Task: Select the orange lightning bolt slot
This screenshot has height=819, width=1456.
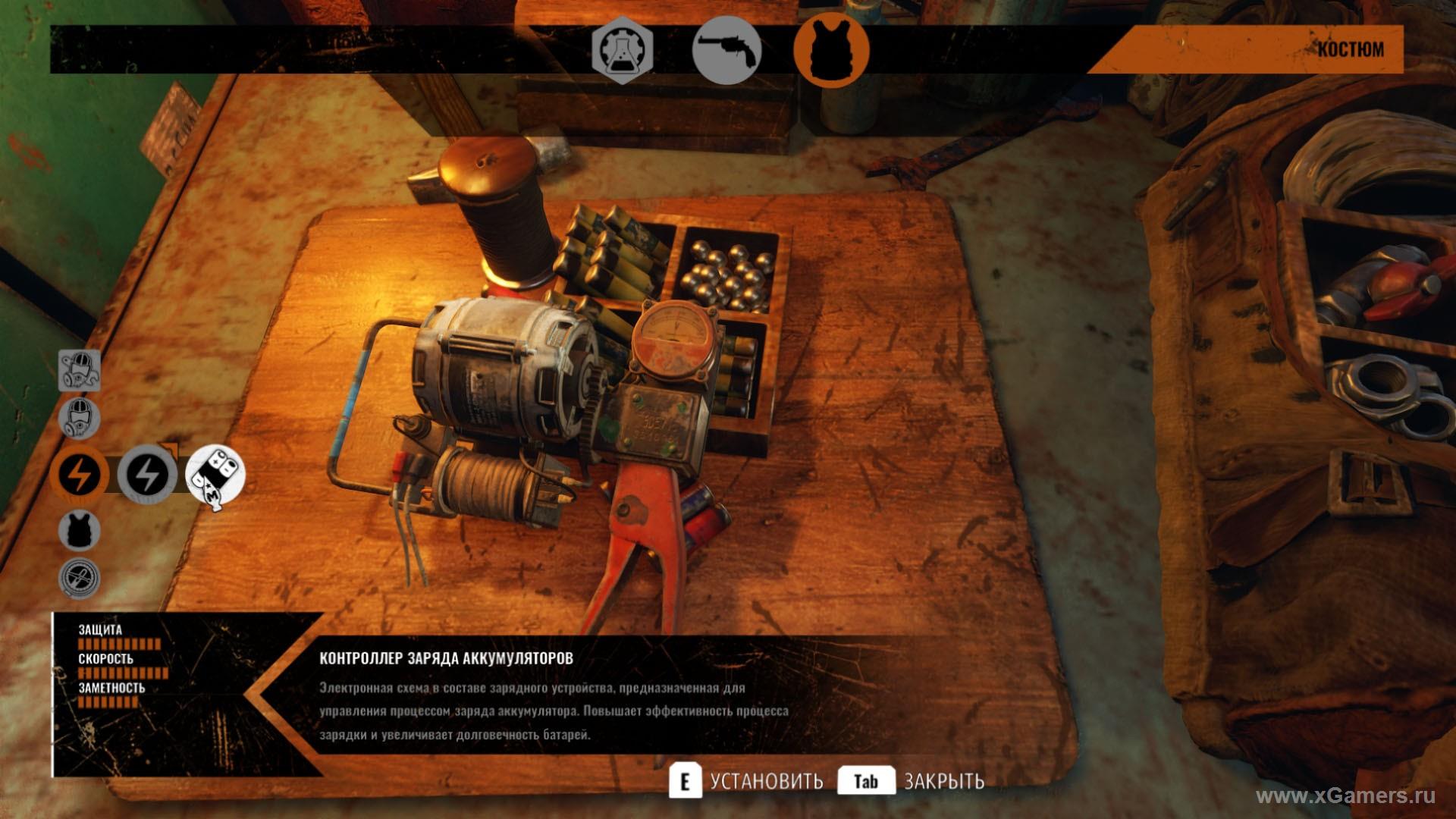Action: pos(79,475)
